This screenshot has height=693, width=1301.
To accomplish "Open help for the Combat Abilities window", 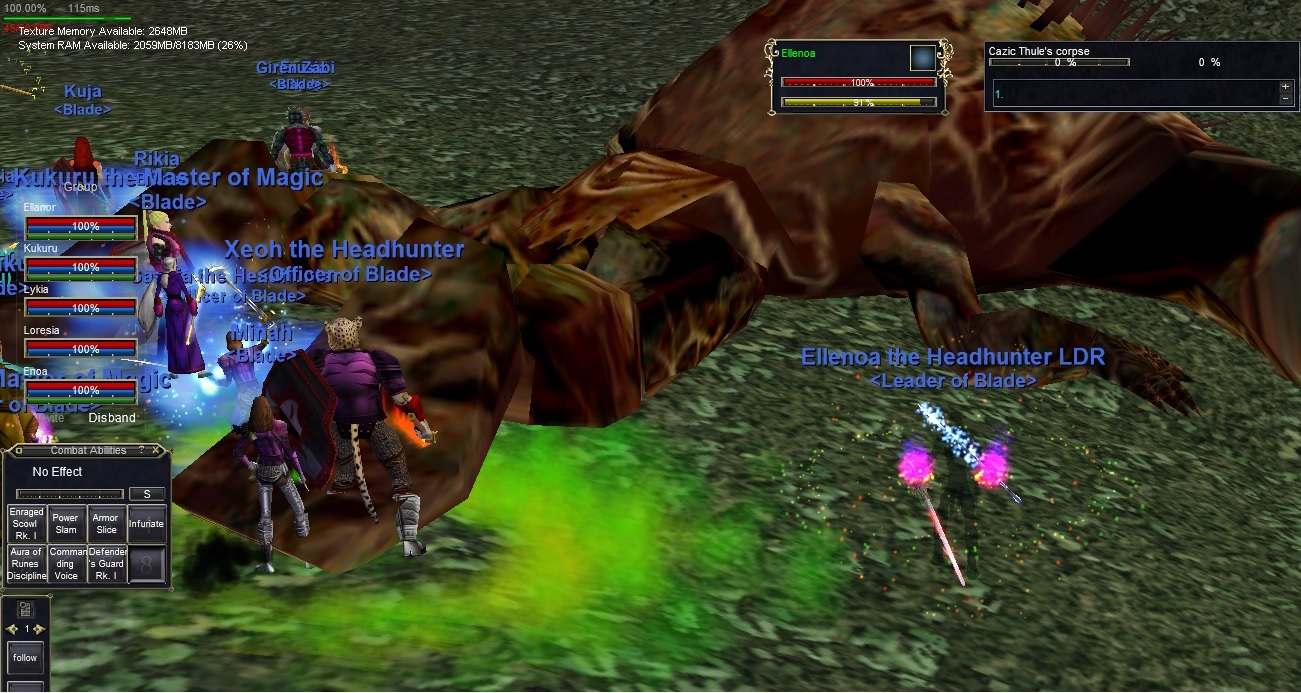I will click(142, 450).
